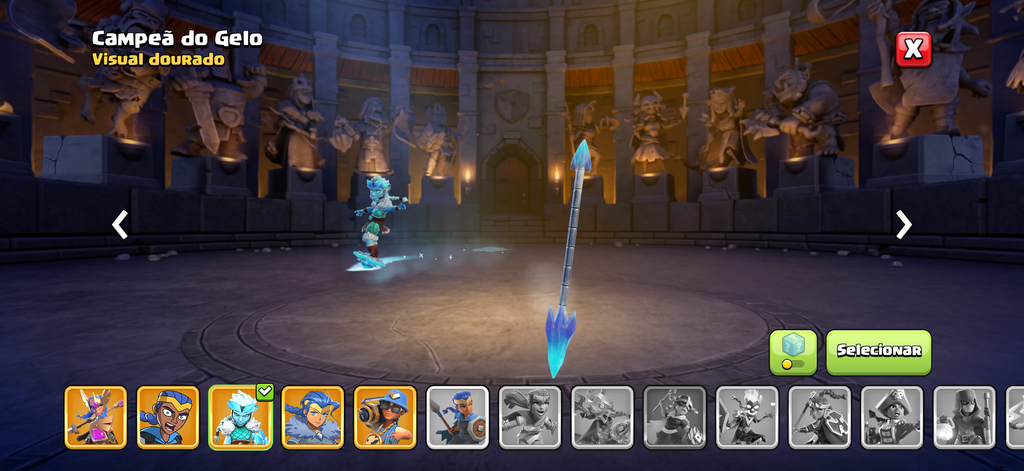Close the skin preview with the red X
The width and height of the screenshot is (1024, 471).
[913, 49]
